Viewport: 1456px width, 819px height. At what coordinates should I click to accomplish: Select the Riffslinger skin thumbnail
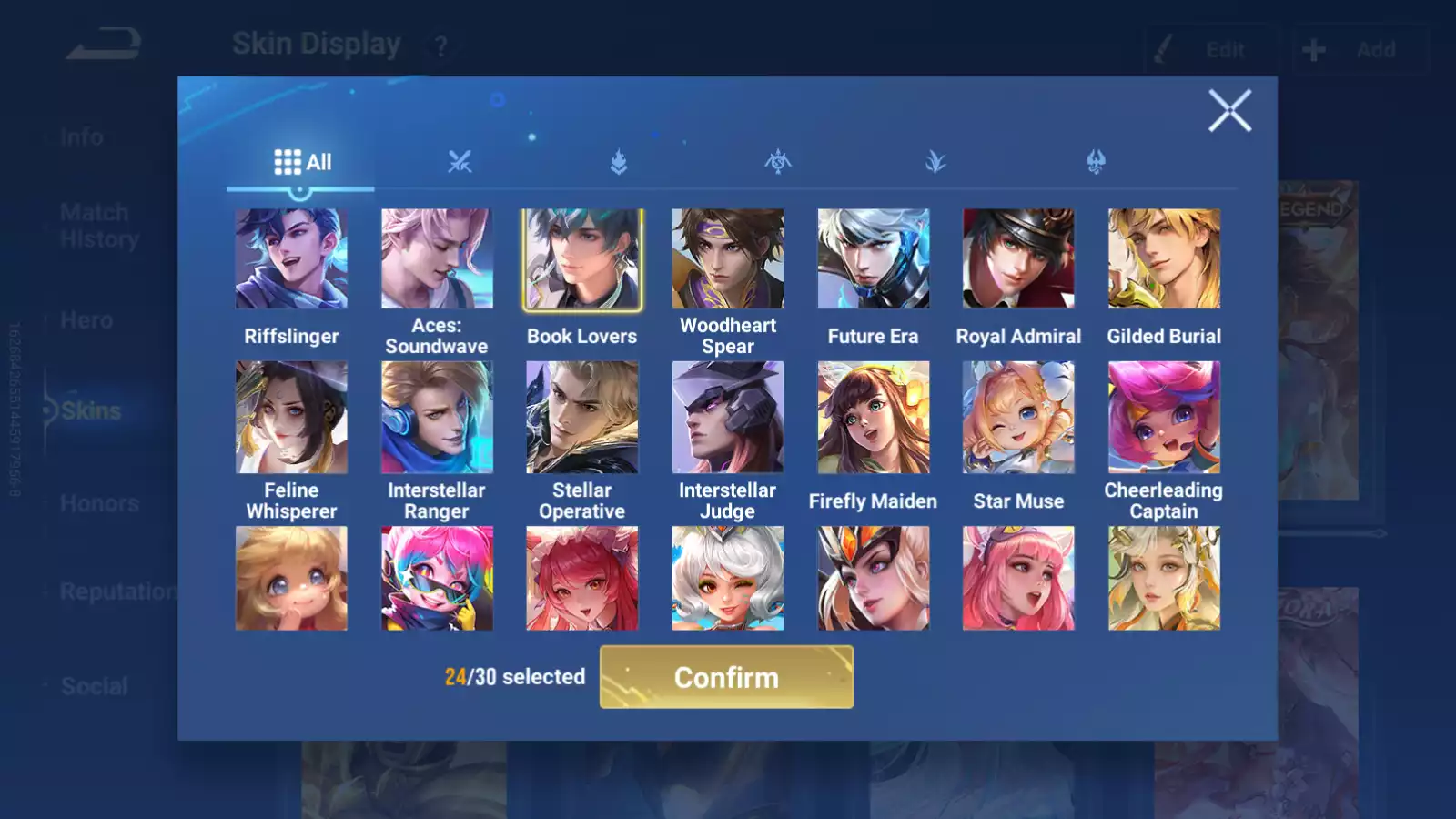(291, 258)
